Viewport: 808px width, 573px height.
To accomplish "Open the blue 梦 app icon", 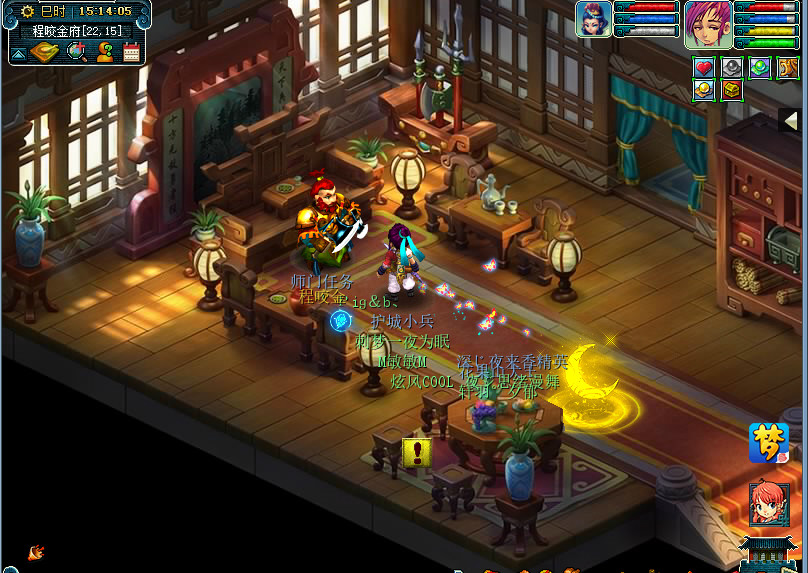I will point(768,443).
